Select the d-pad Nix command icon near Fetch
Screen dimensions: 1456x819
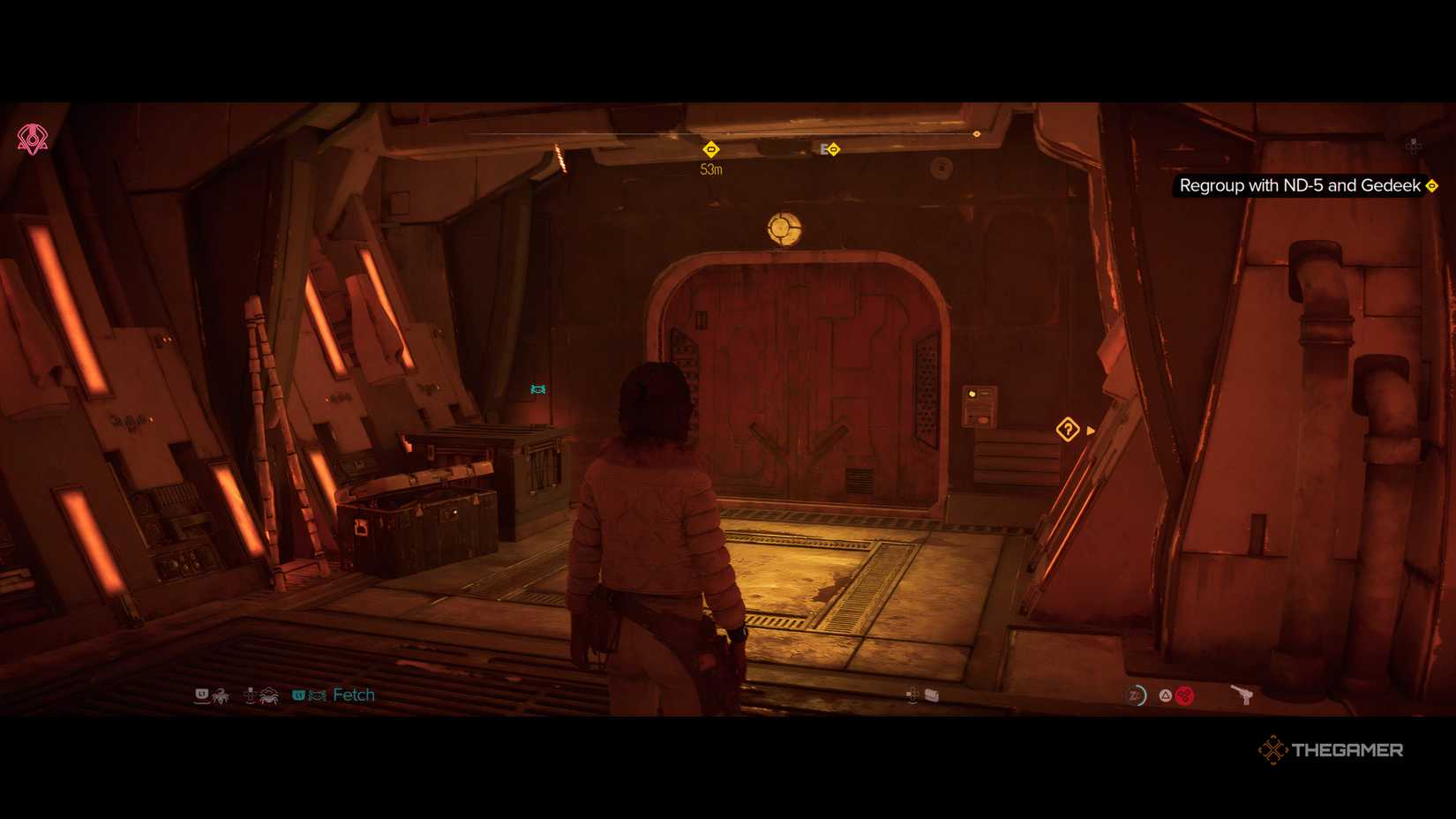(x=251, y=695)
